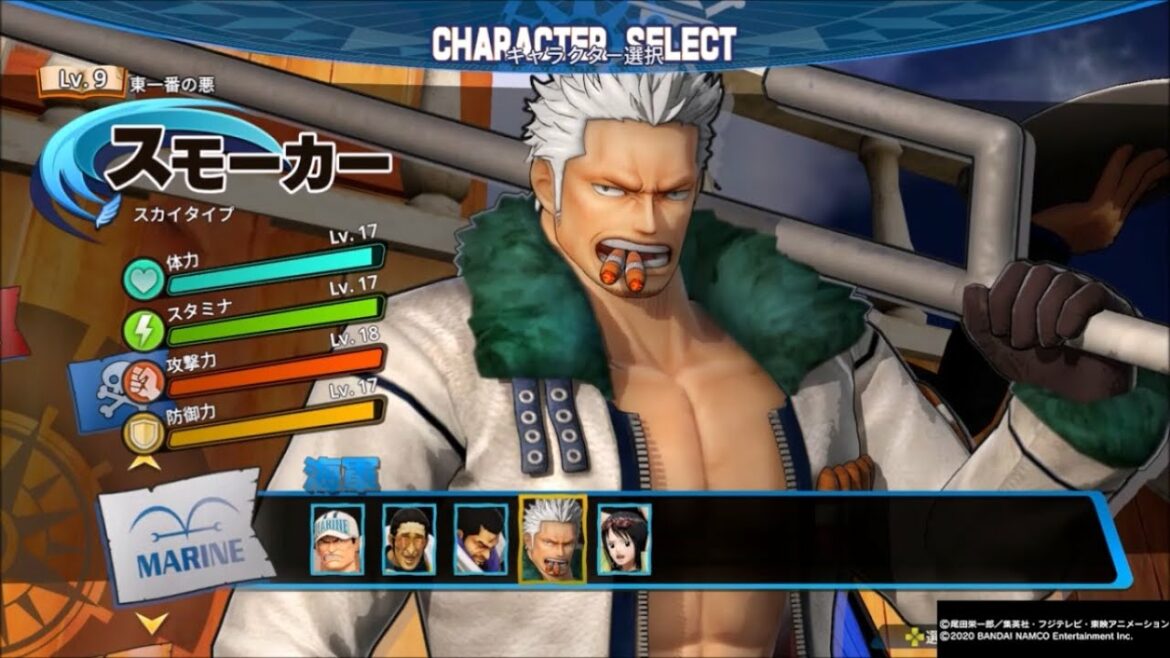Select the Marine-cap Sakazuki portrait
Image resolution: width=1170 pixels, height=658 pixels.
coord(337,539)
